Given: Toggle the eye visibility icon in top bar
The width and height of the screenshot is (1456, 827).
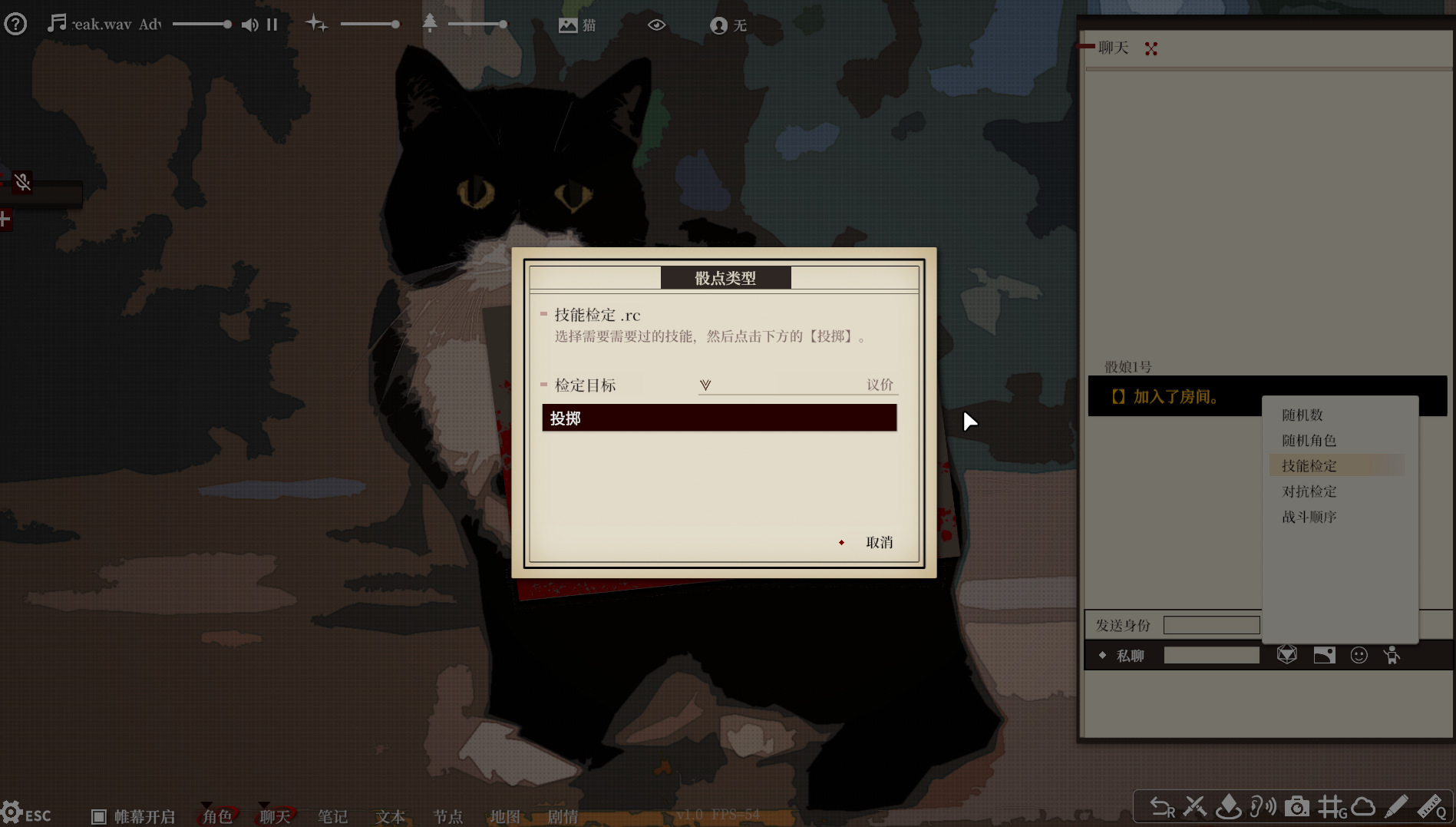Looking at the screenshot, I should click(656, 25).
